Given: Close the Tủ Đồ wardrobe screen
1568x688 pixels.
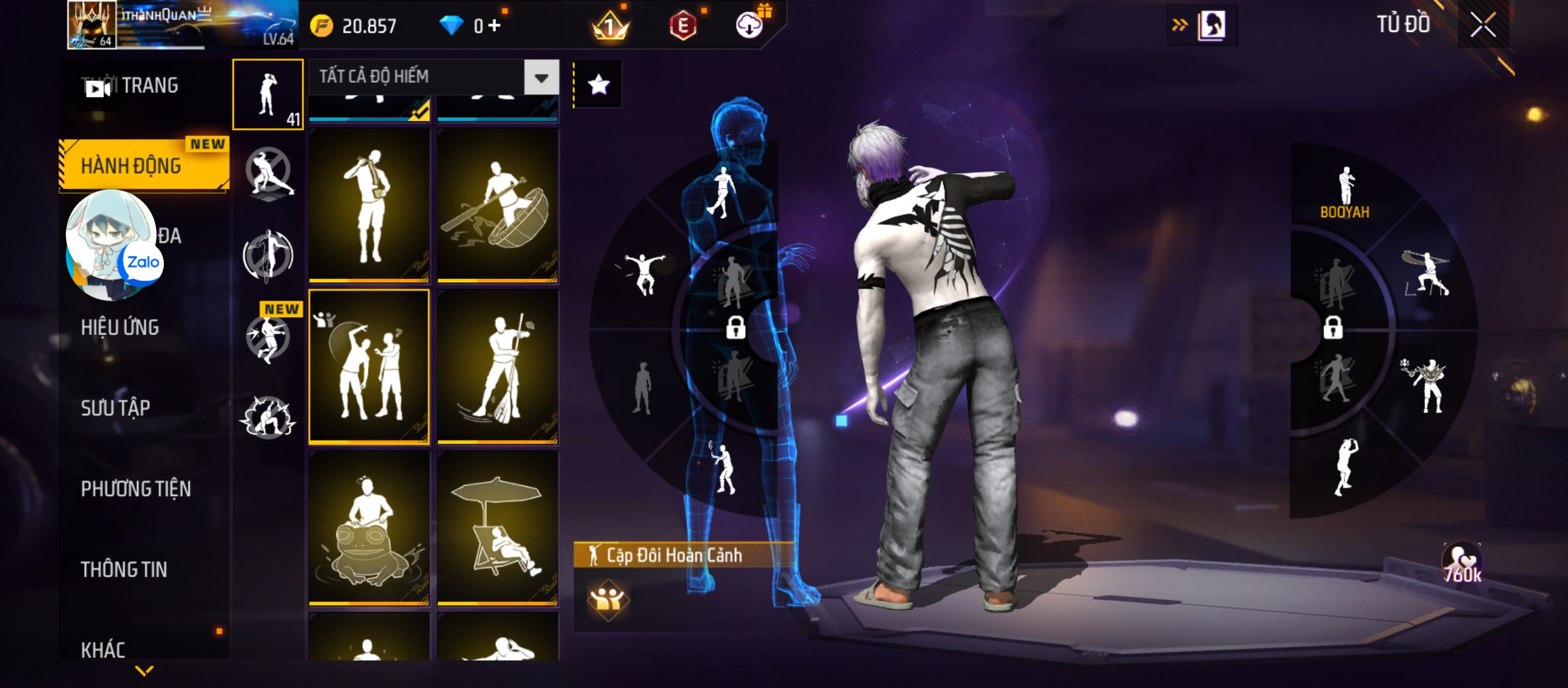Looking at the screenshot, I should [1483, 25].
